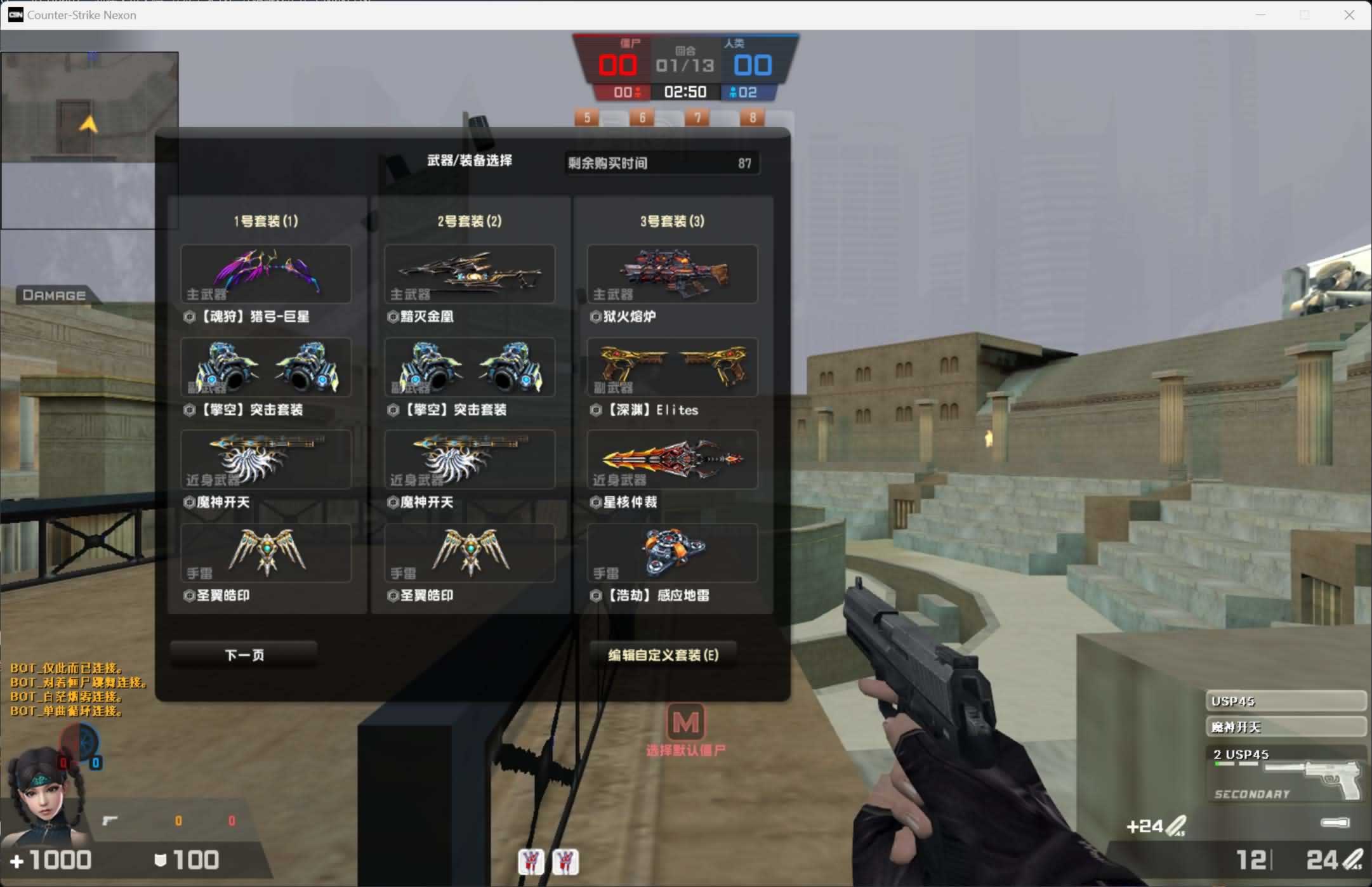Screen dimensions: 1372x887
Task: Pick the 黯灭金凰 primary weapon slot
Action: pos(469,274)
